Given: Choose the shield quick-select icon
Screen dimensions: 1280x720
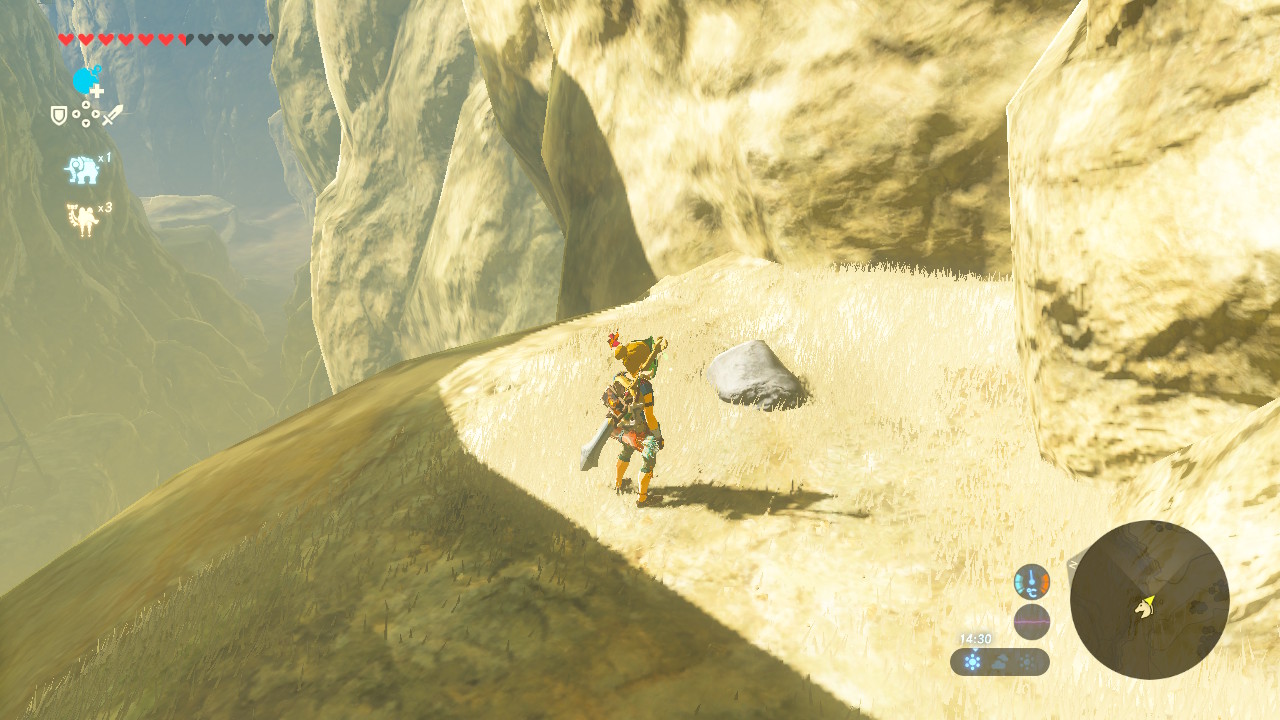Looking at the screenshot, I should (60, 116).
